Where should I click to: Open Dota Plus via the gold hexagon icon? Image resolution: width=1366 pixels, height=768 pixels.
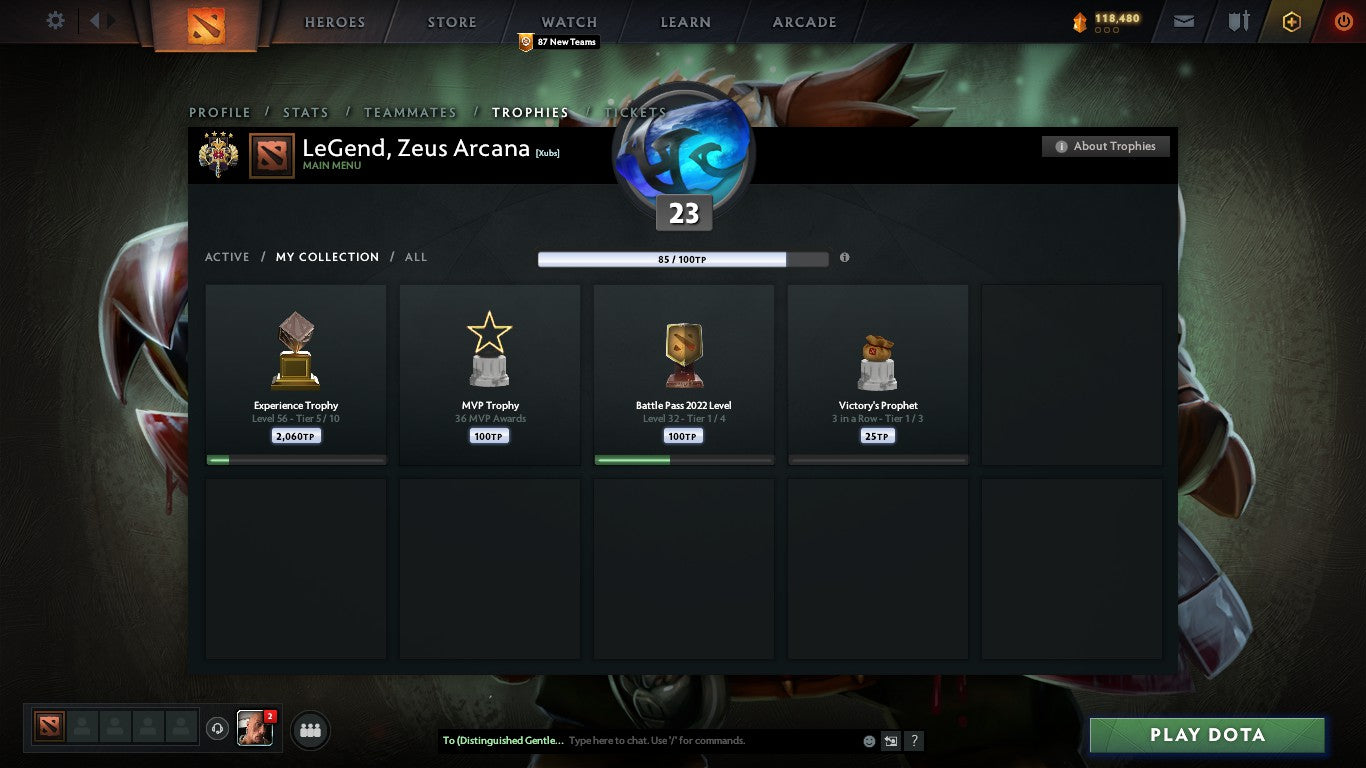(x=1290, y=20)
